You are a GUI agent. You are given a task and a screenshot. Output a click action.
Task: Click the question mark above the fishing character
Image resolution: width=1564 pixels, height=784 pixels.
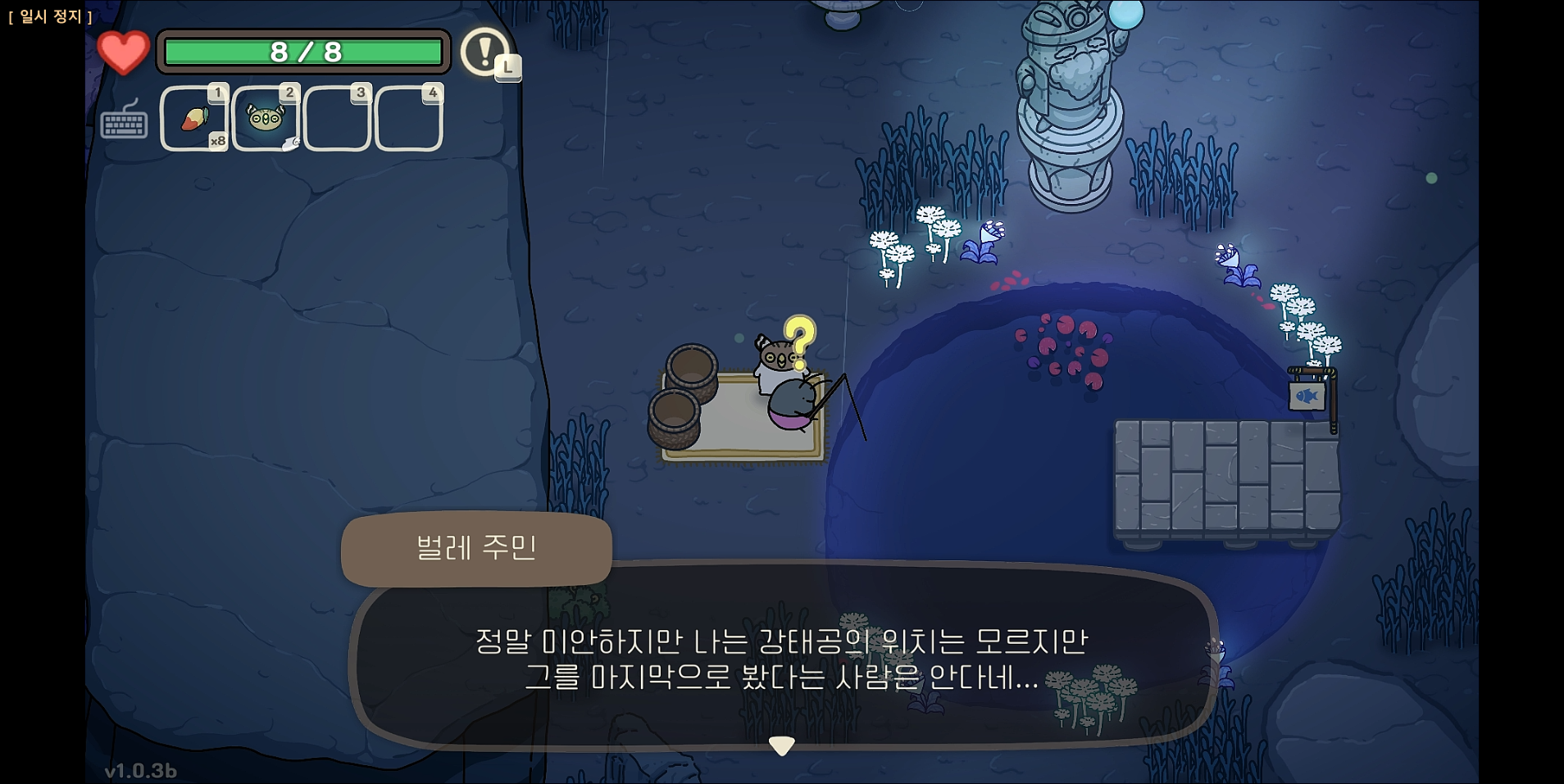pos(801,339)
